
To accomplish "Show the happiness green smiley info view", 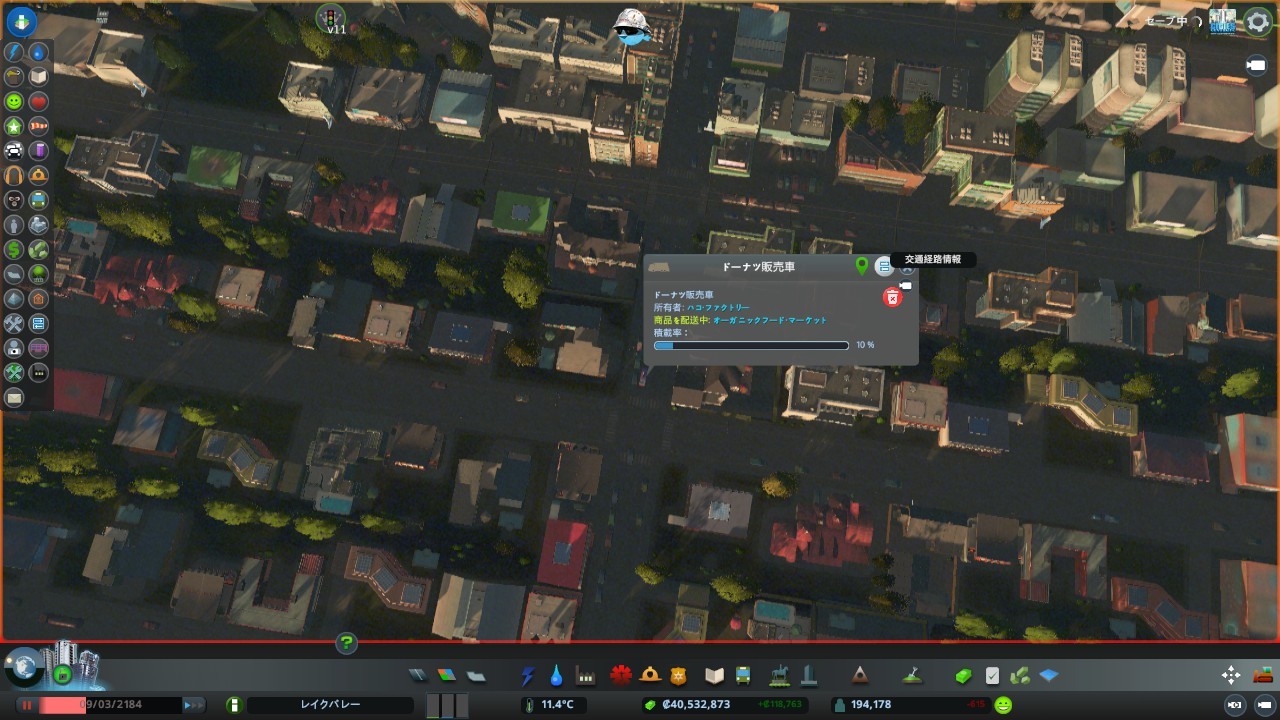I will tap(14, 102).
